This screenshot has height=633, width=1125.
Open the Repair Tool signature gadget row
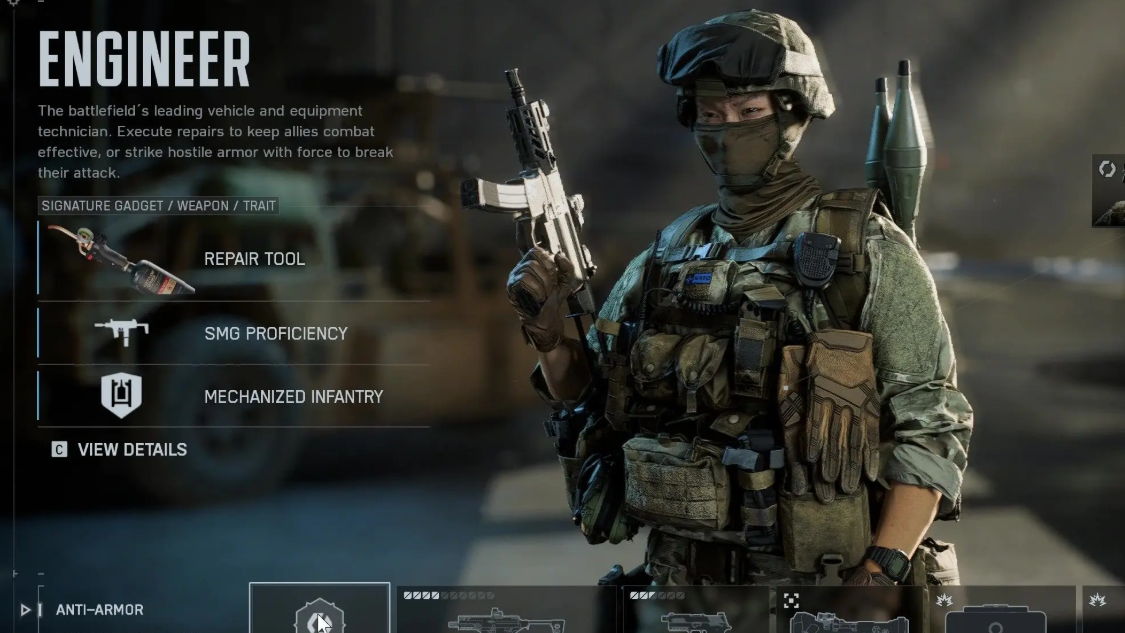[x=235, y=259]
